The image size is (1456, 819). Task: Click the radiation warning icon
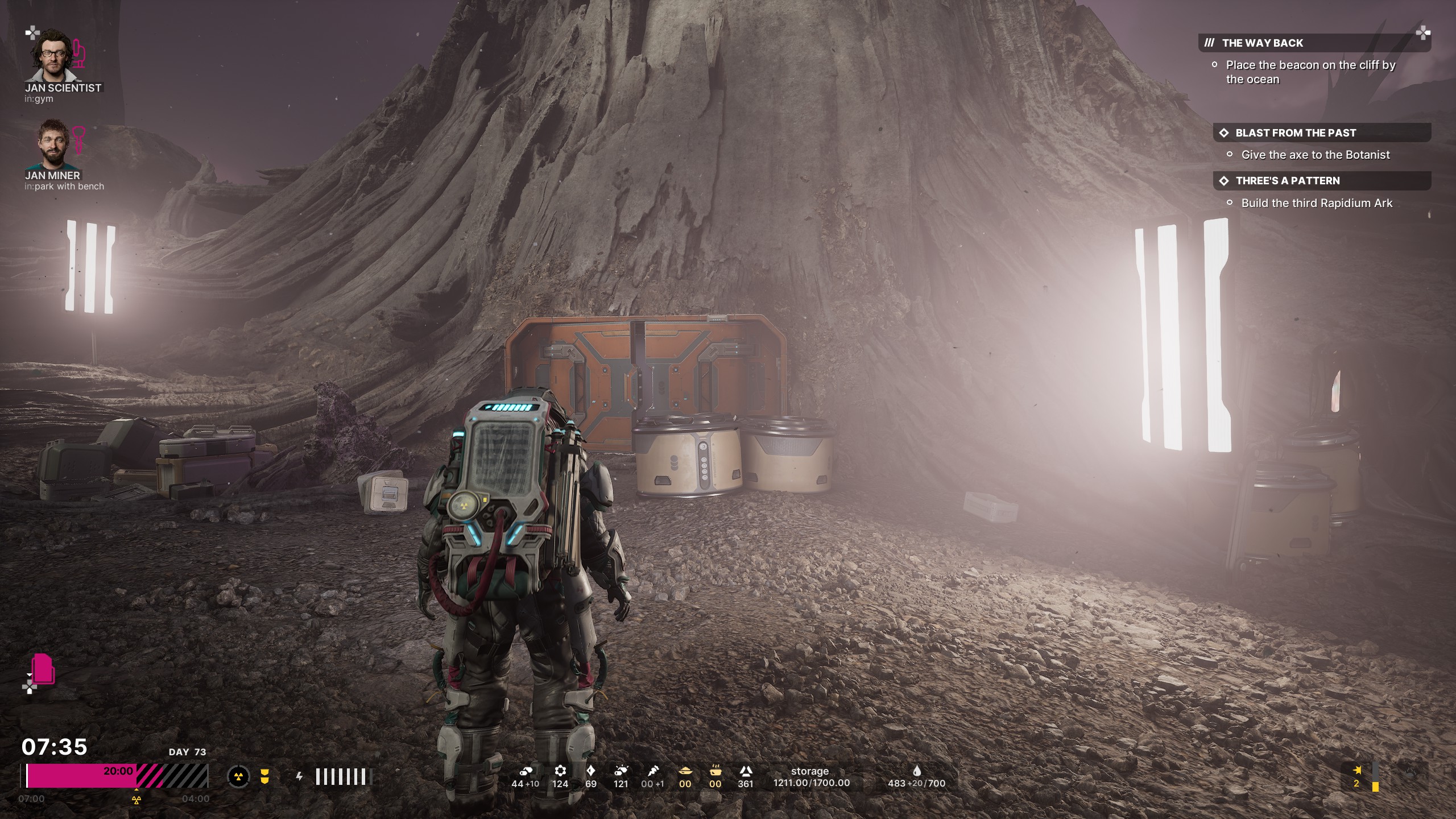coord(238,776)
